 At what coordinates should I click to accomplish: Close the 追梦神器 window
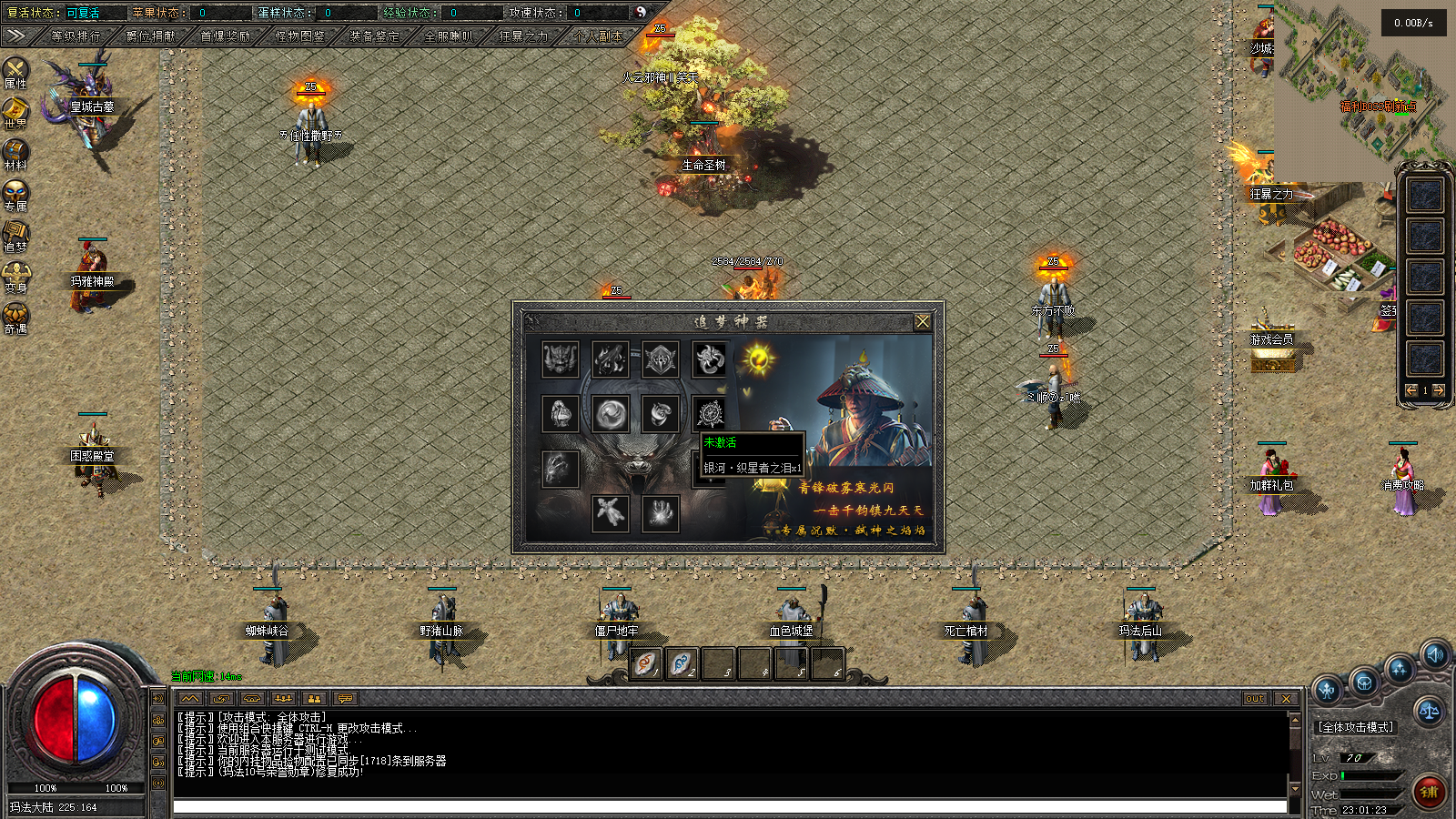coord(922,321)
